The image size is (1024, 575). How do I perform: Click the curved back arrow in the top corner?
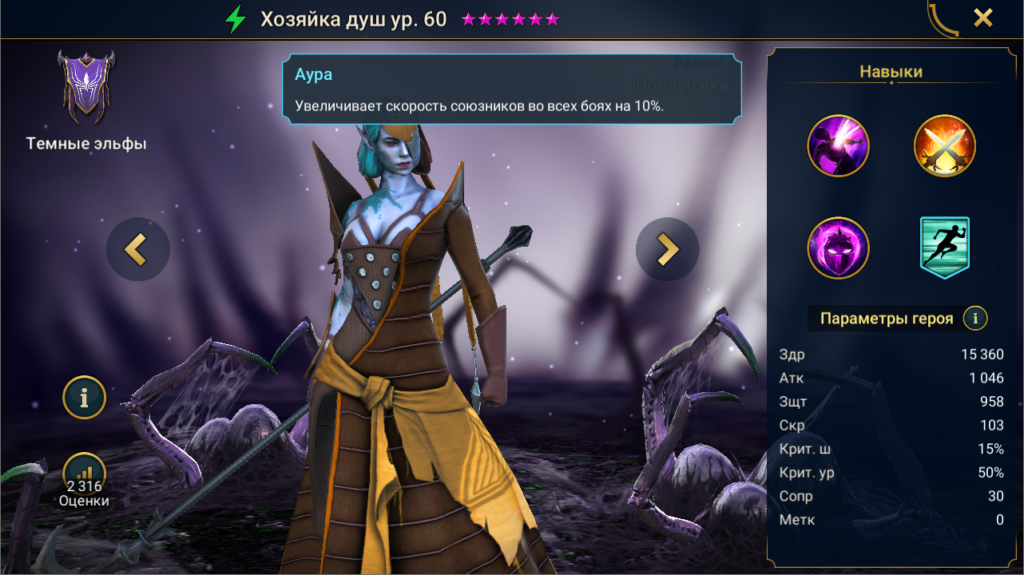click(x=941, y=18)
